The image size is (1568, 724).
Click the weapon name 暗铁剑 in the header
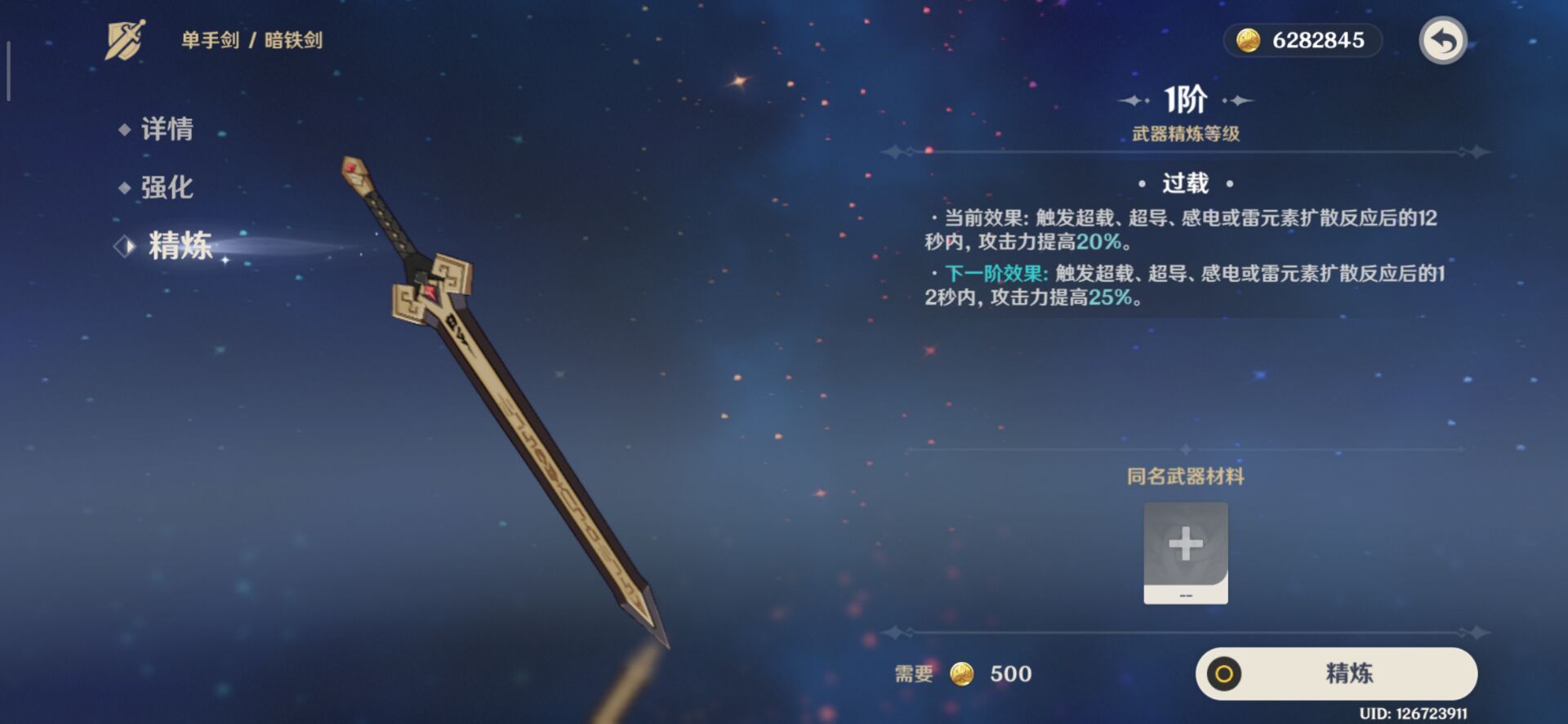point(296,38)
